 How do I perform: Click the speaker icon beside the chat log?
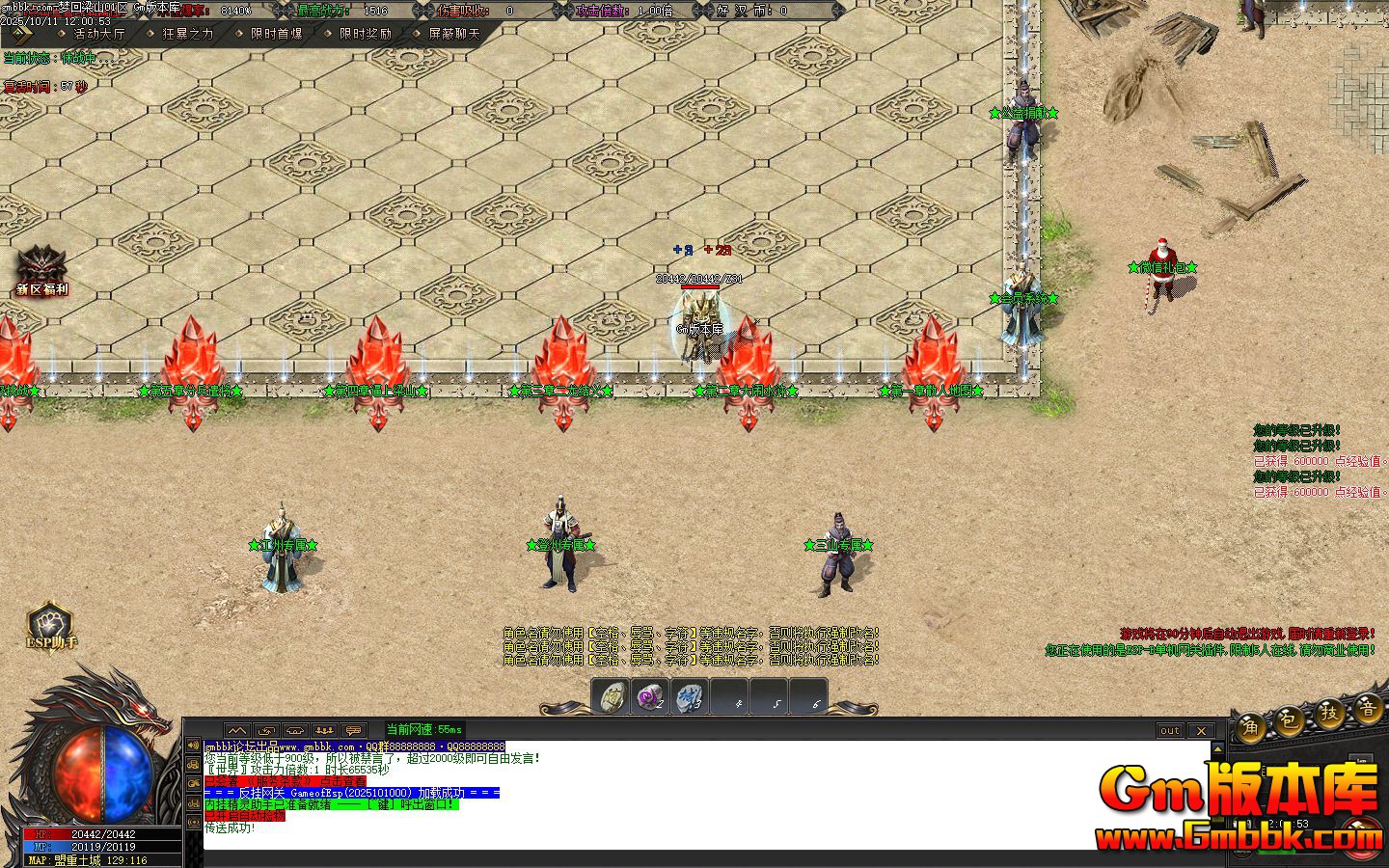point(193,746)
